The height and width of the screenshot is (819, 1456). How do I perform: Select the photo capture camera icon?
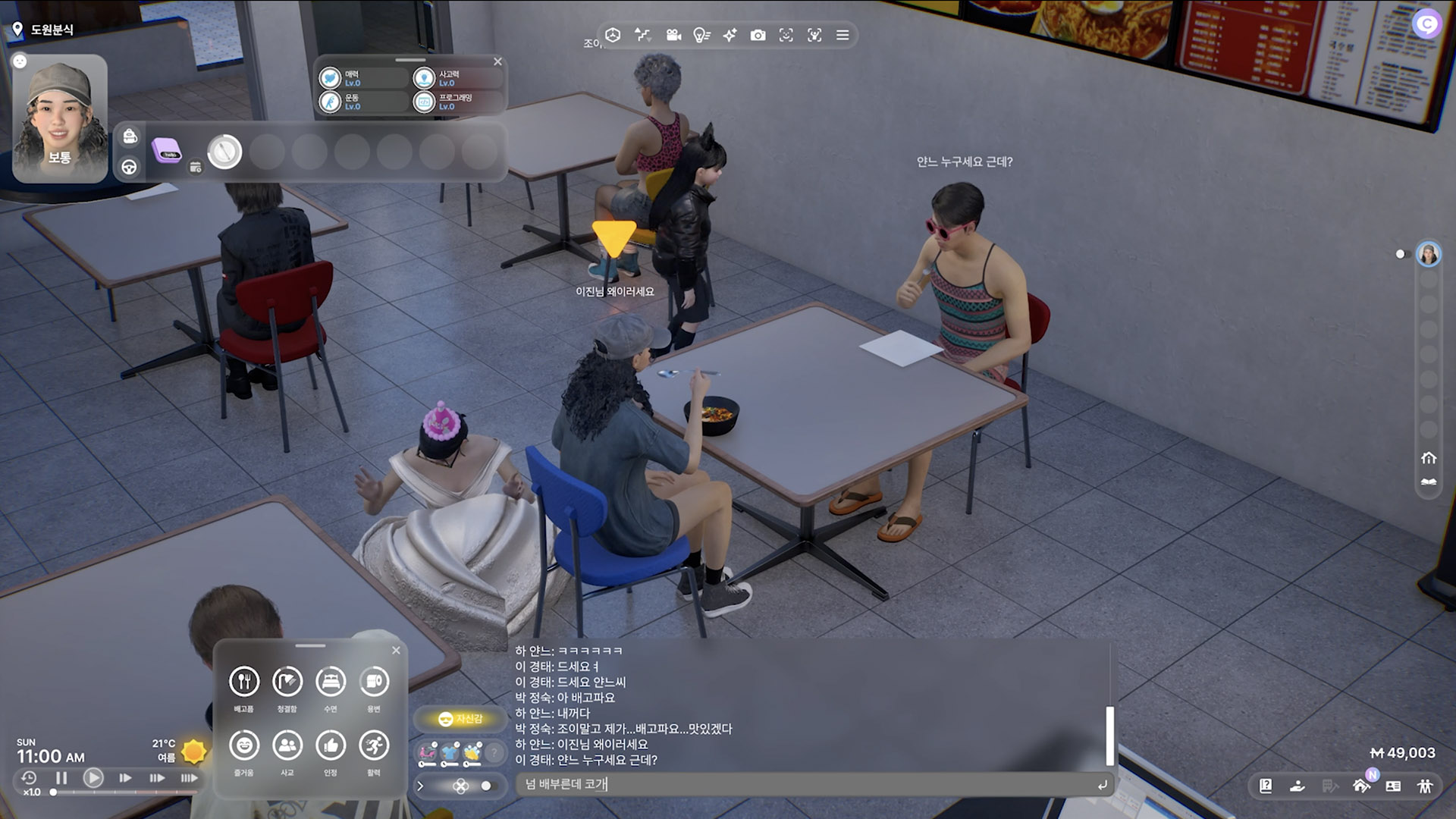[x=758, y=35]
